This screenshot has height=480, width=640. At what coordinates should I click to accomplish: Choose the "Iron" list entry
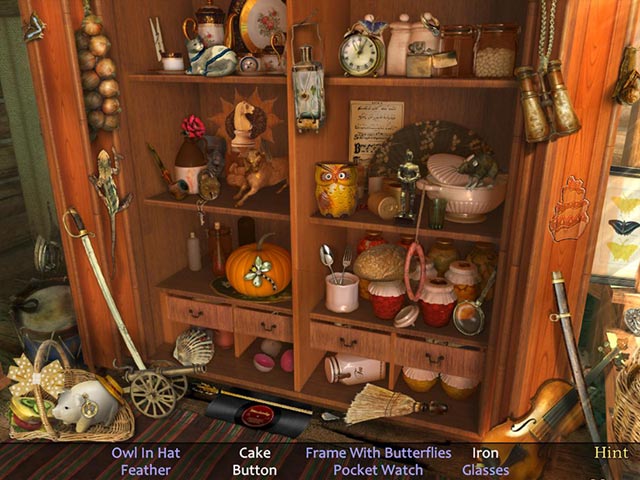[485, 453]
